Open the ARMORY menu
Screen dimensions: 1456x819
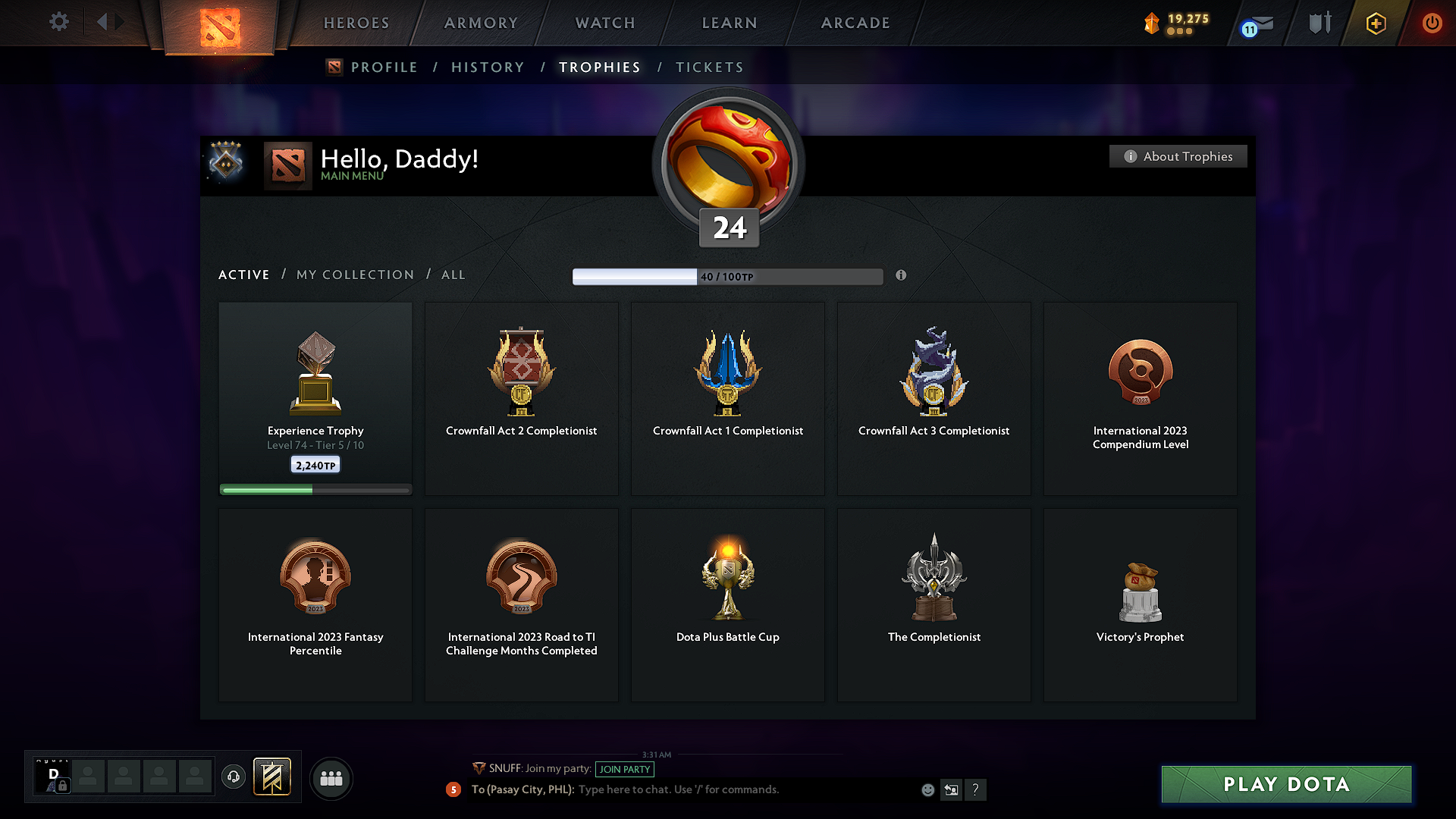[481, 23]
